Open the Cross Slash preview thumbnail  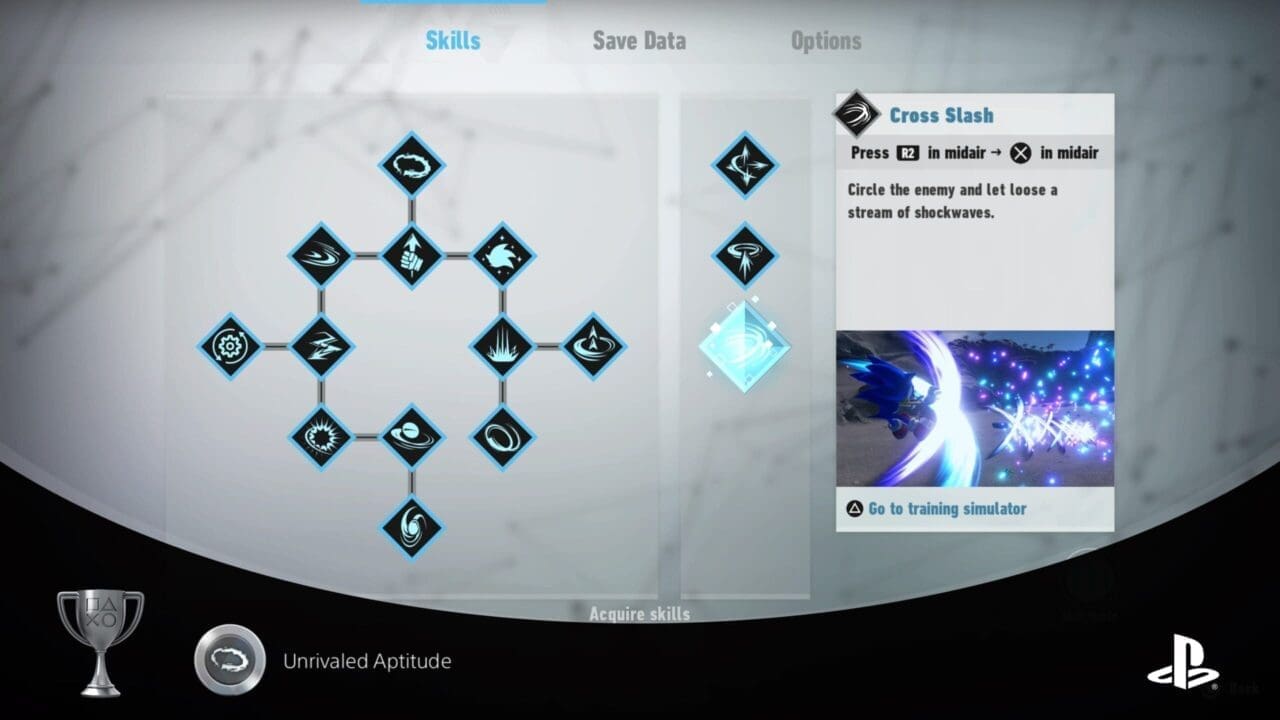[975, 409]
